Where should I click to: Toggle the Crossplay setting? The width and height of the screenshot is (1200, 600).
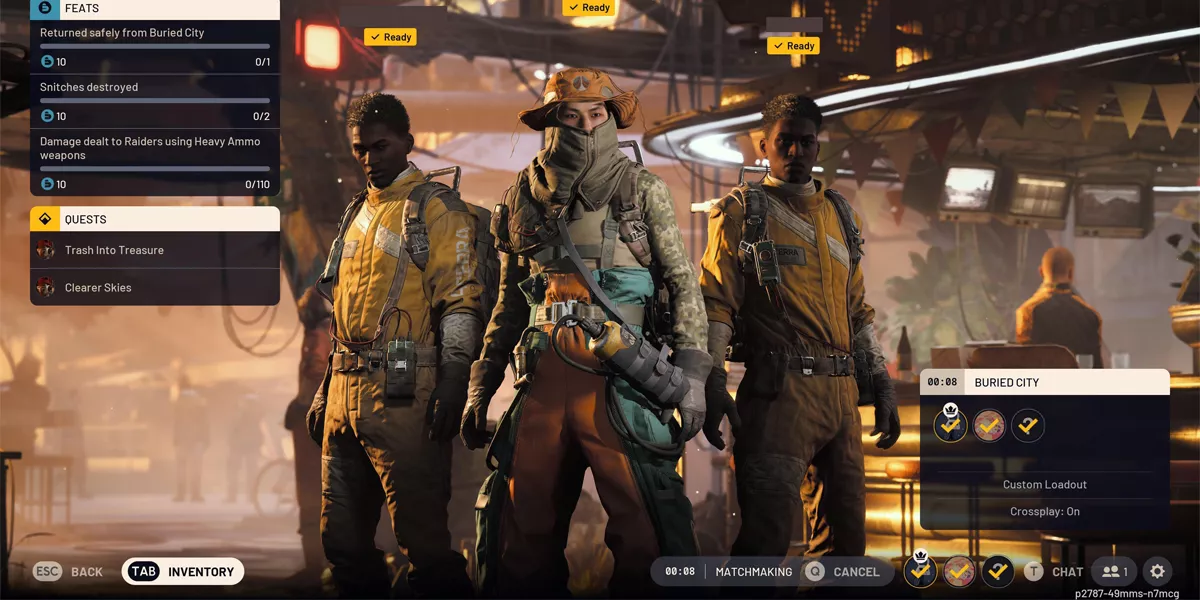pos(1044,512)
